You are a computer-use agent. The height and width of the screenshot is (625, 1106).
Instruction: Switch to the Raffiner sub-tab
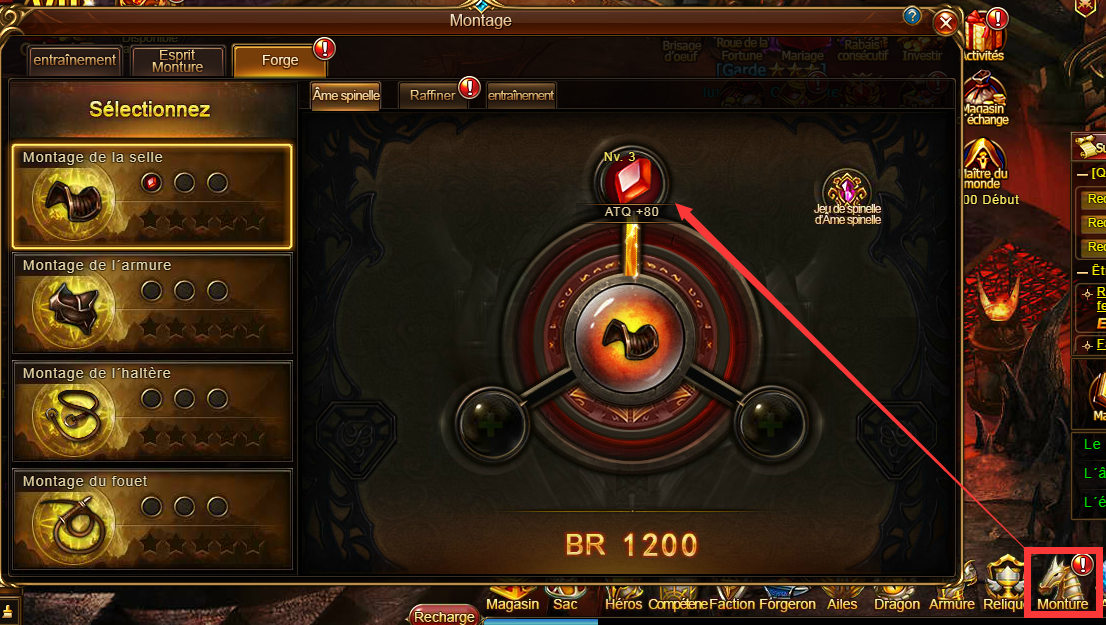pyautogui.click(x=433, y=95)
